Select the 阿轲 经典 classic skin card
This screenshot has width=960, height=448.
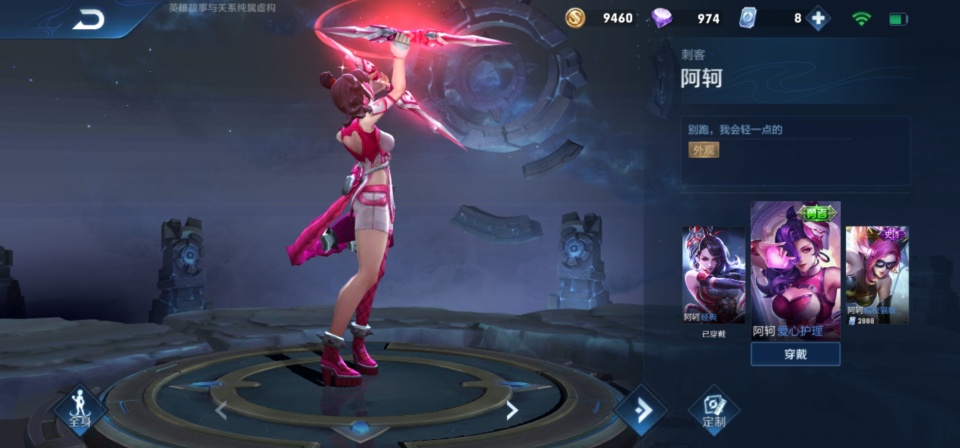click(x=714, y=275)
